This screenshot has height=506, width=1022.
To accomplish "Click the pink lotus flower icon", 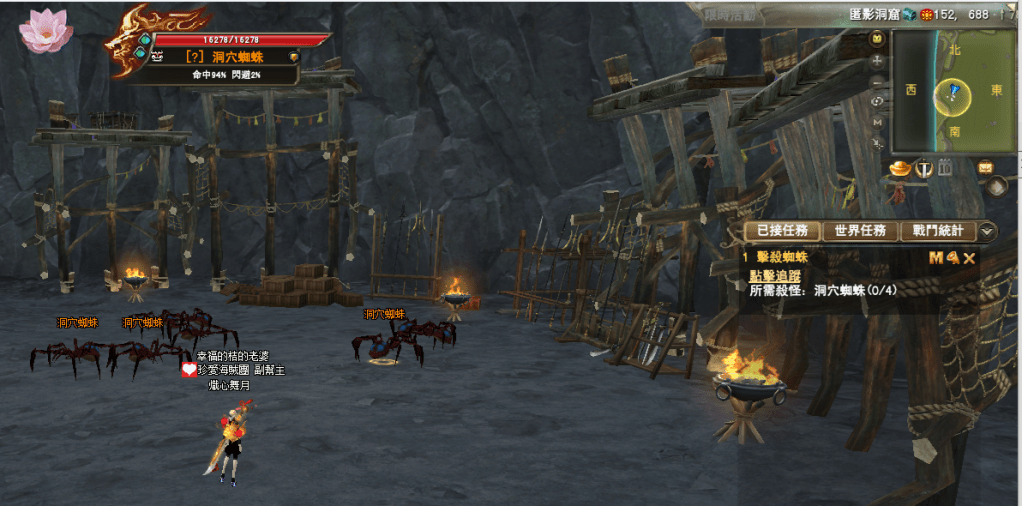I will coord(45,30).
